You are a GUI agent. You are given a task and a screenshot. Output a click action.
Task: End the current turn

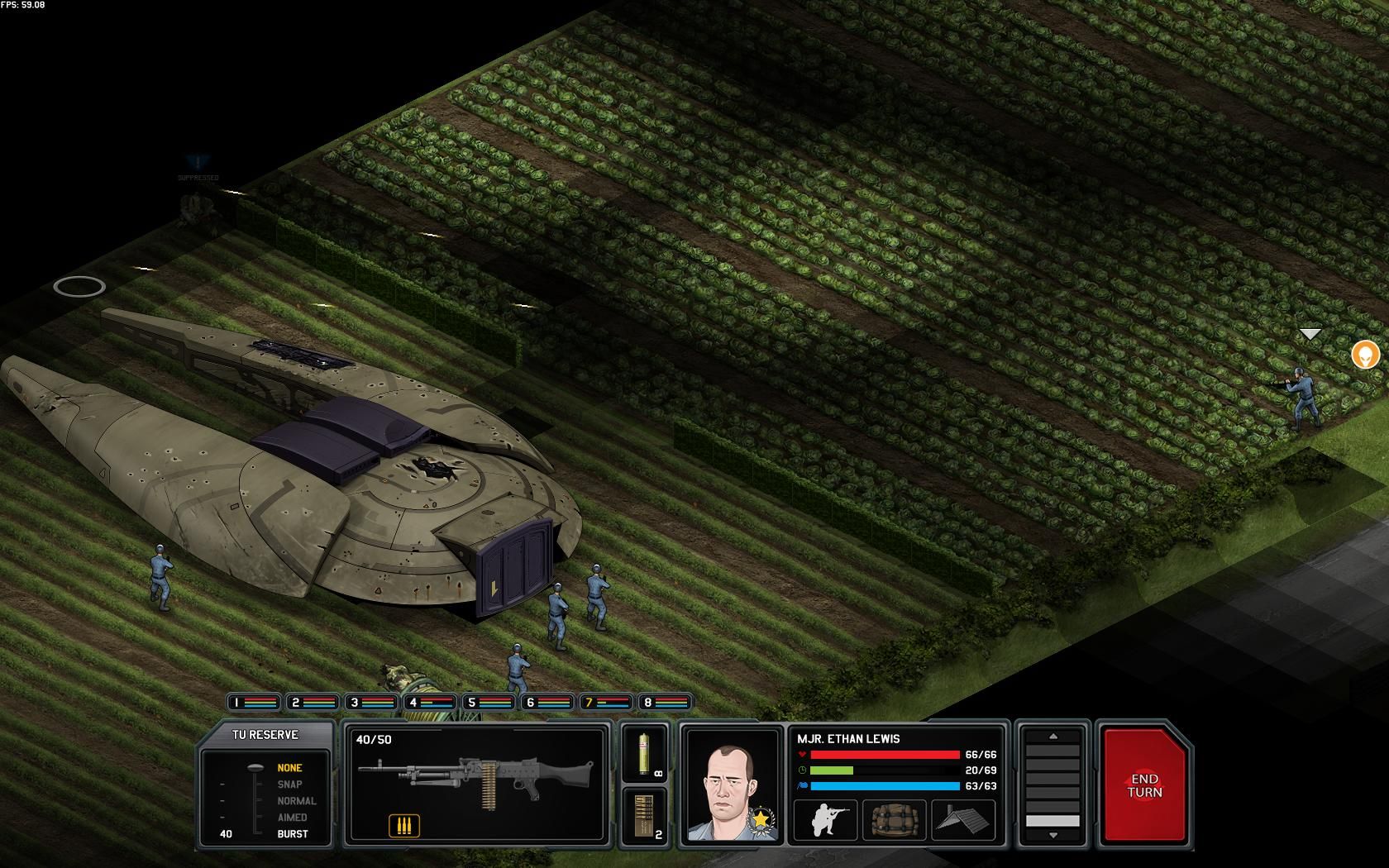[1145, 785]
